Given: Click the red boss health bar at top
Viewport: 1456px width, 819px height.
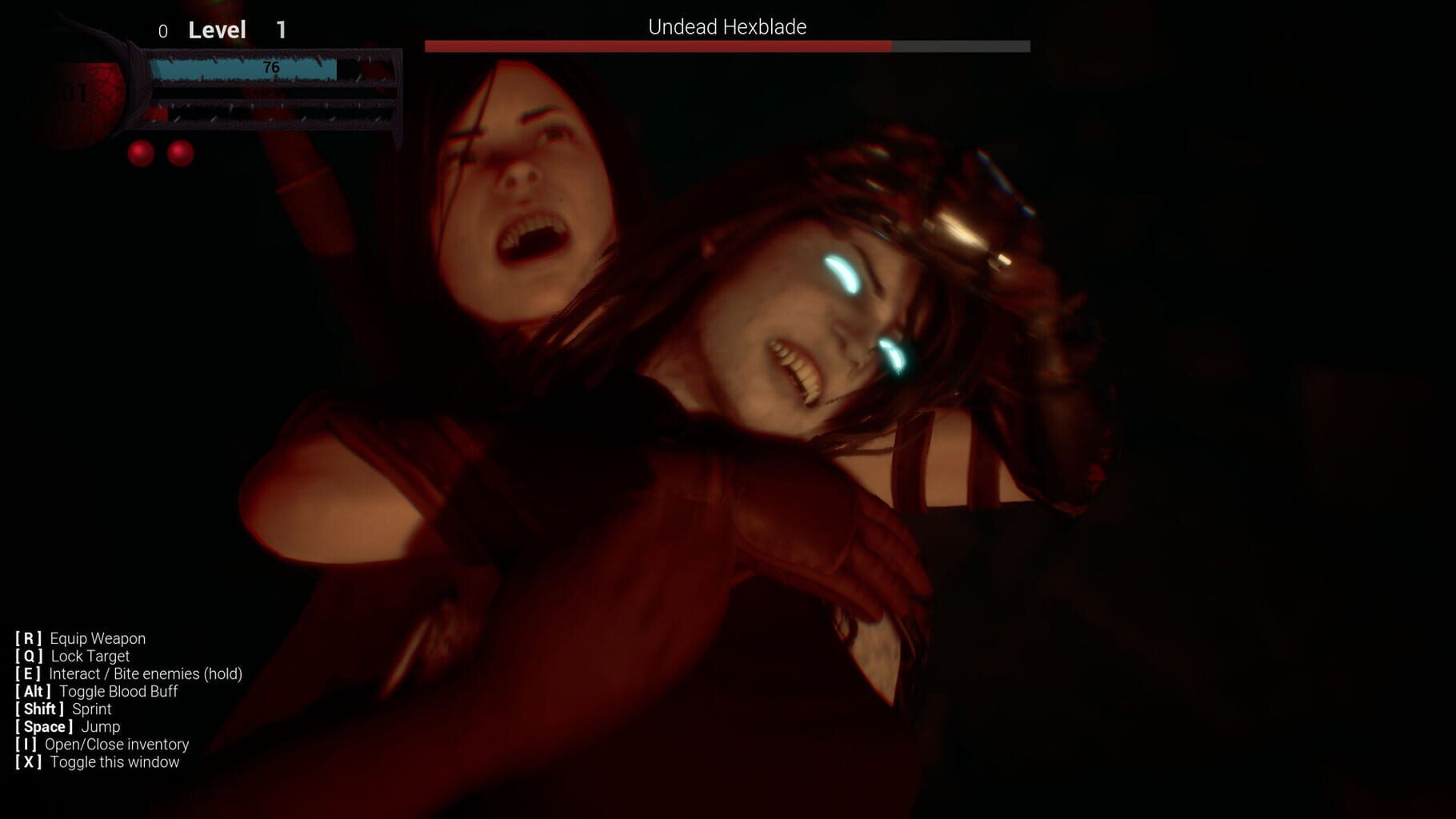Looking at the screenshot, I should [656, 46].
